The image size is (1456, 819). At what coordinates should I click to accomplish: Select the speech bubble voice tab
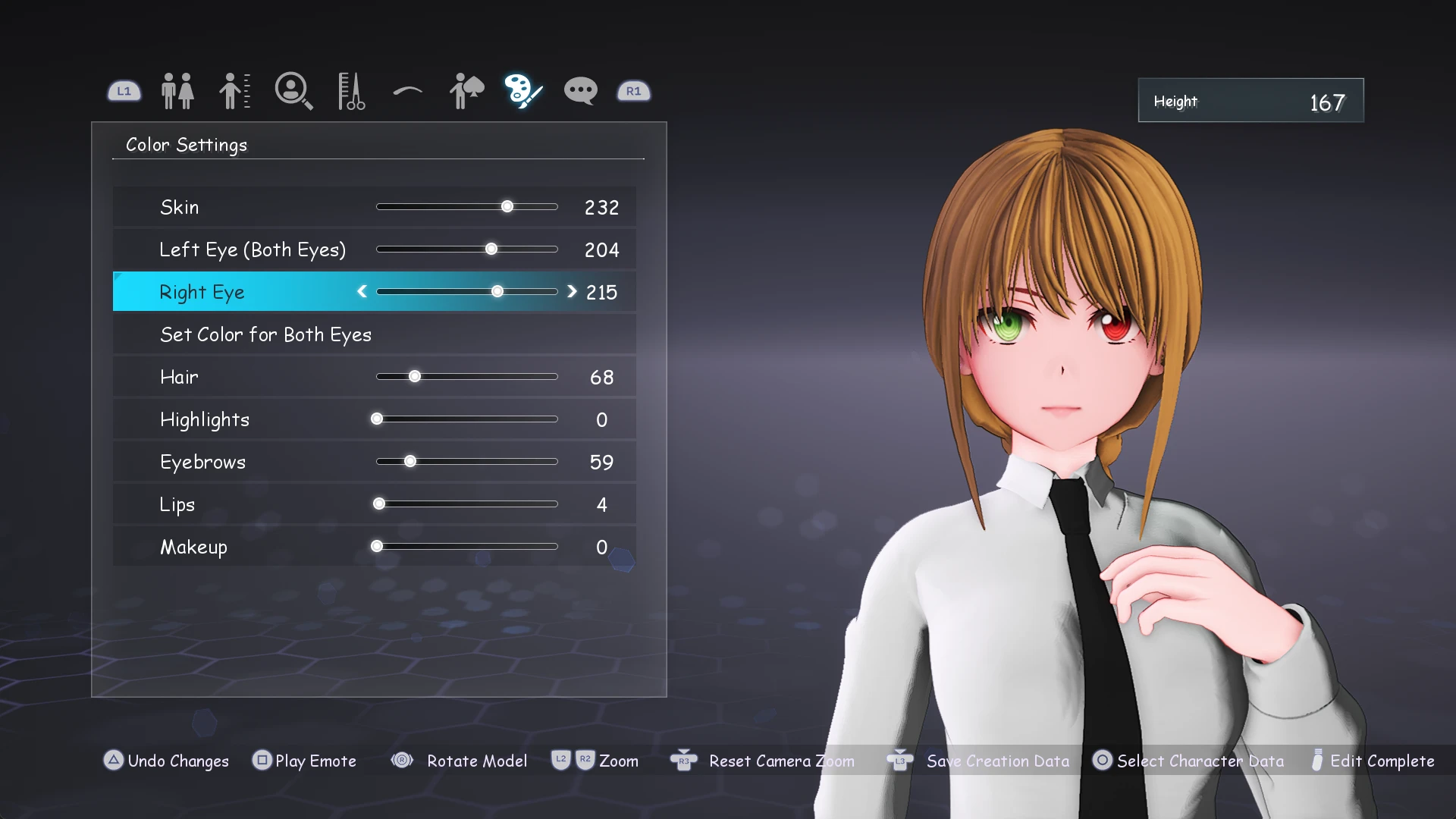(x=581, y=91)
